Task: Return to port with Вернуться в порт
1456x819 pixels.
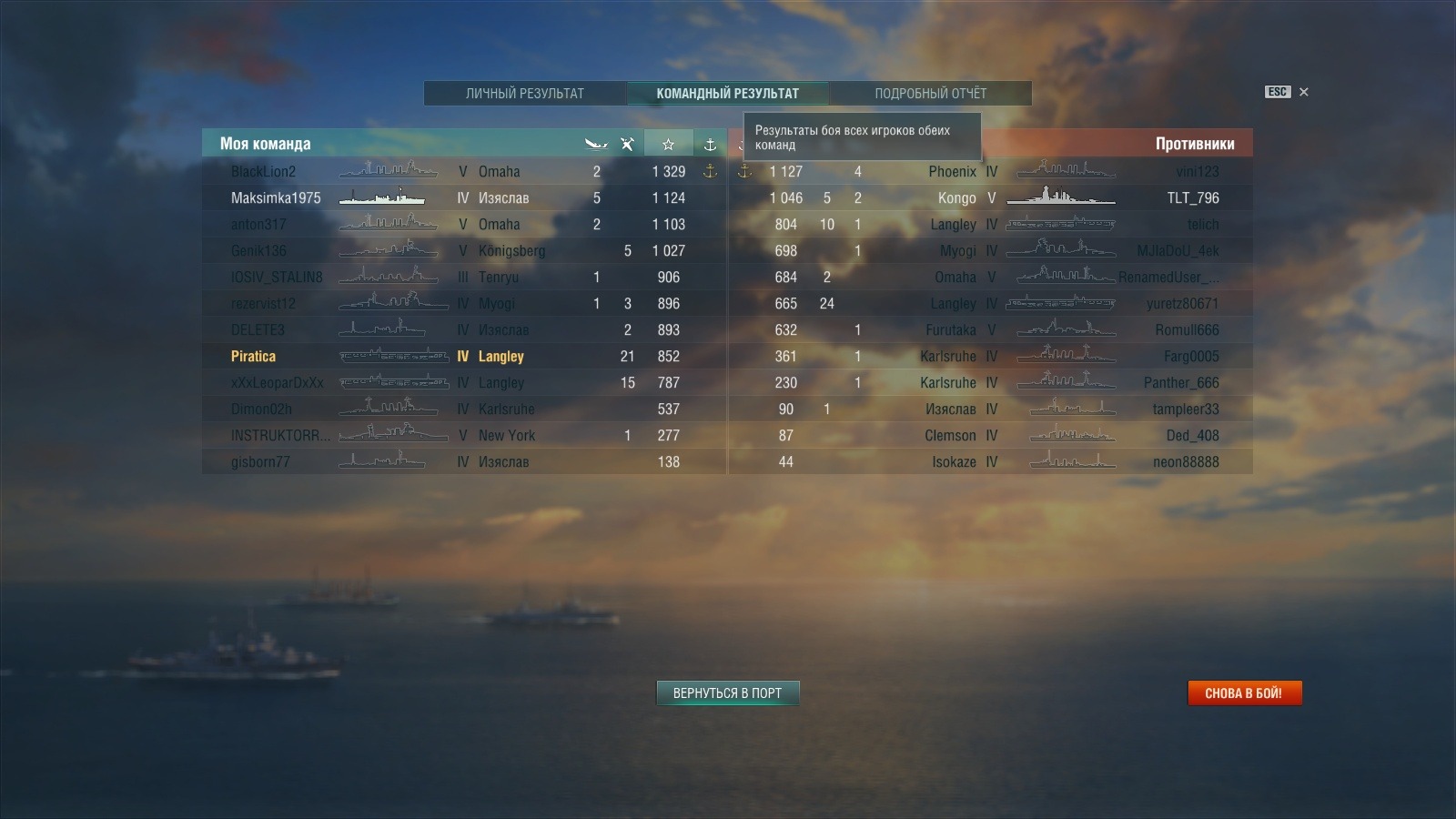Action: point(727,693)
